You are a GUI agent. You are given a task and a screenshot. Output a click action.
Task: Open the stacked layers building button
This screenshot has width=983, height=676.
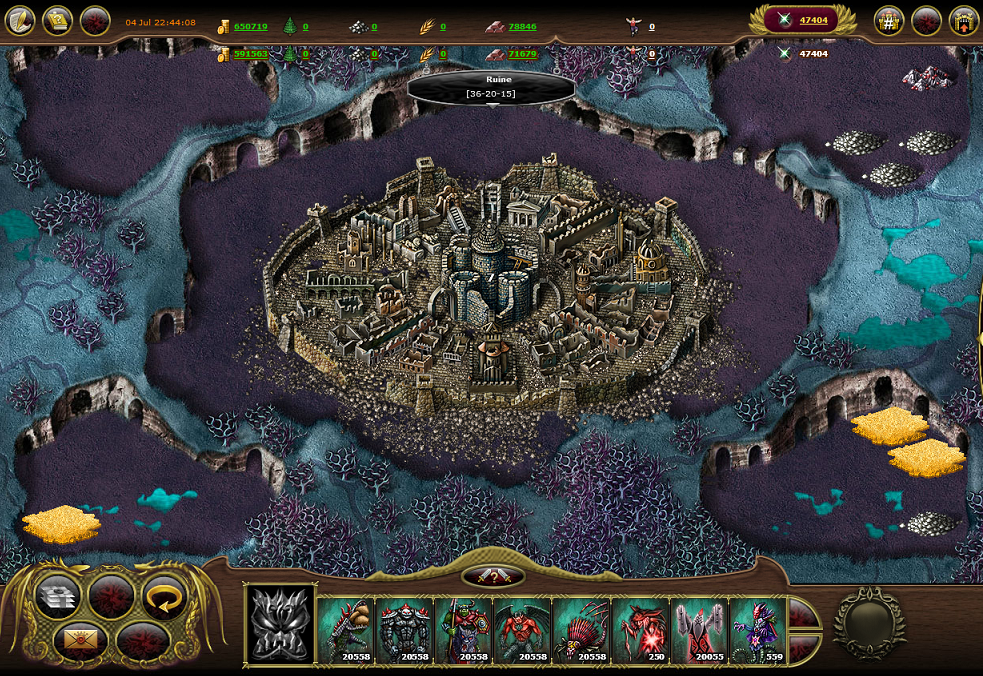pos(58,597)
